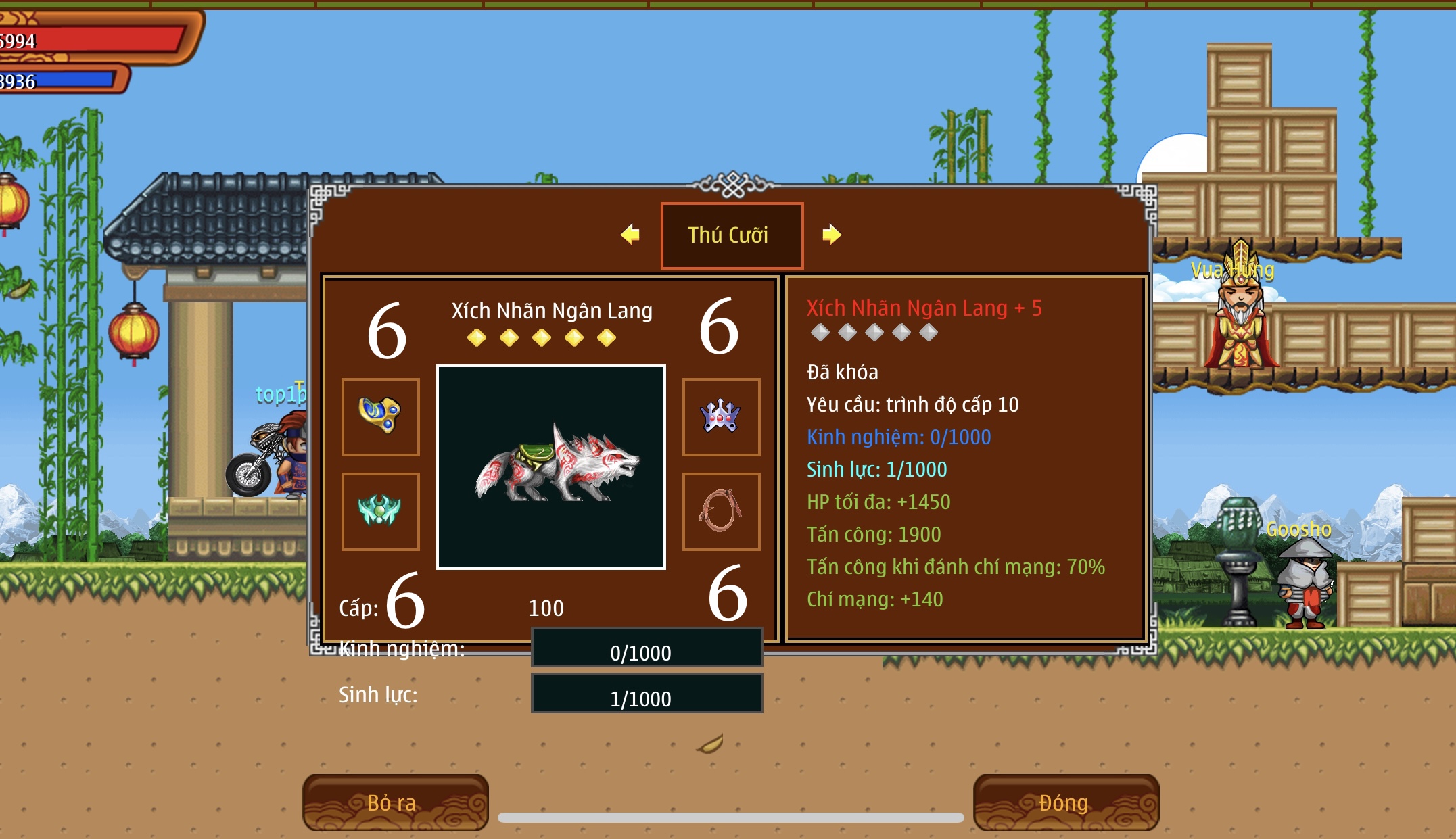Unequip the mount with Bỏ ra button

pos(396,802)
